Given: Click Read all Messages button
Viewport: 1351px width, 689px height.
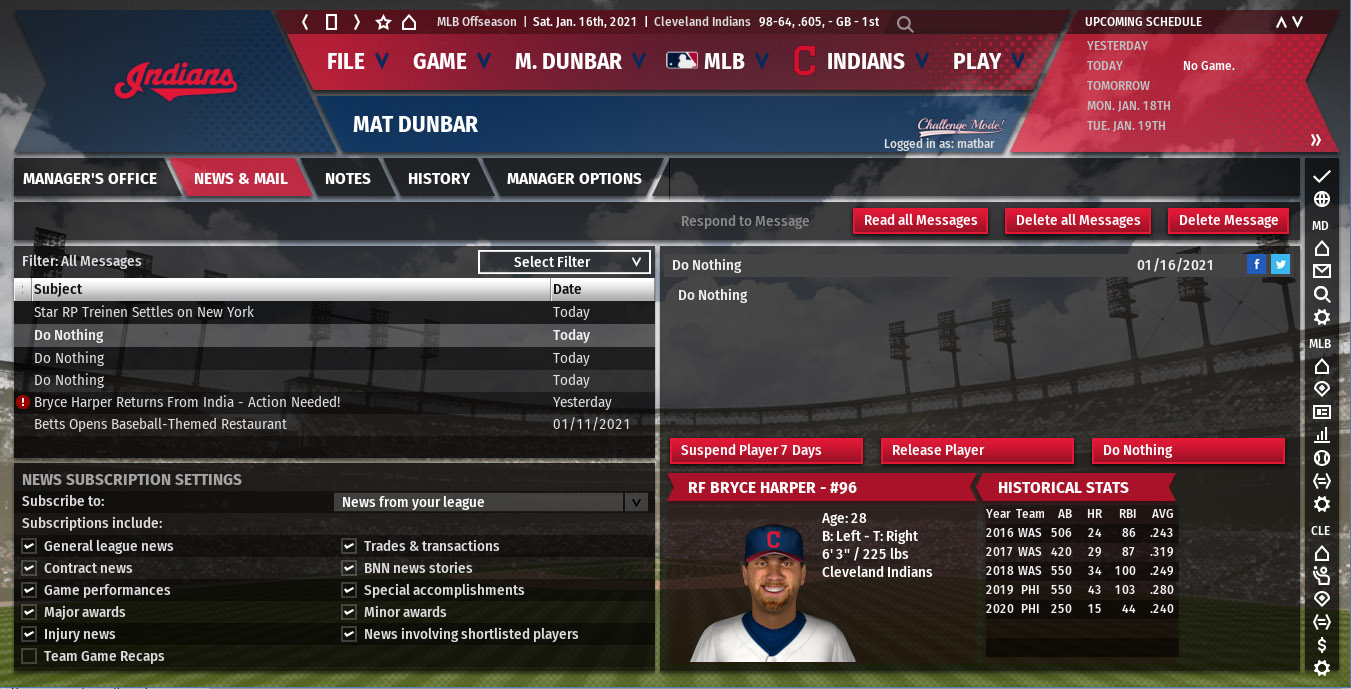Looking at the screenshot, I should (x=920, y=221).
